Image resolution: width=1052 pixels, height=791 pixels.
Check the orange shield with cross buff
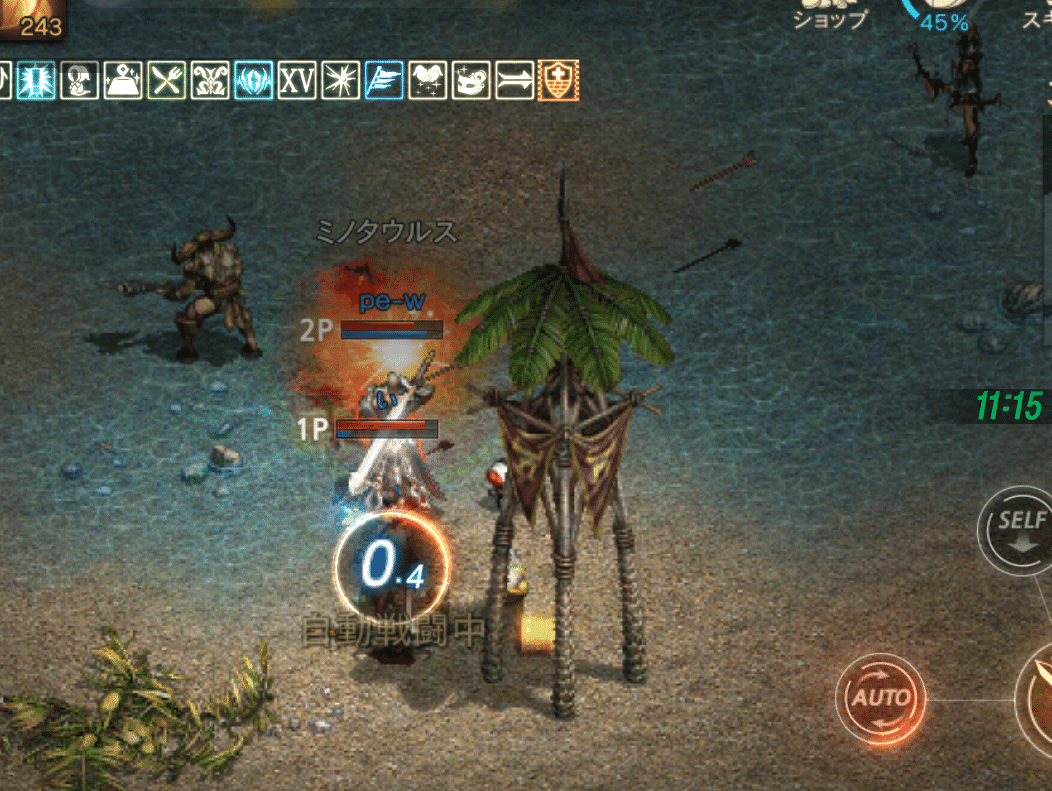pyautogui.click(x=556, y=80)
